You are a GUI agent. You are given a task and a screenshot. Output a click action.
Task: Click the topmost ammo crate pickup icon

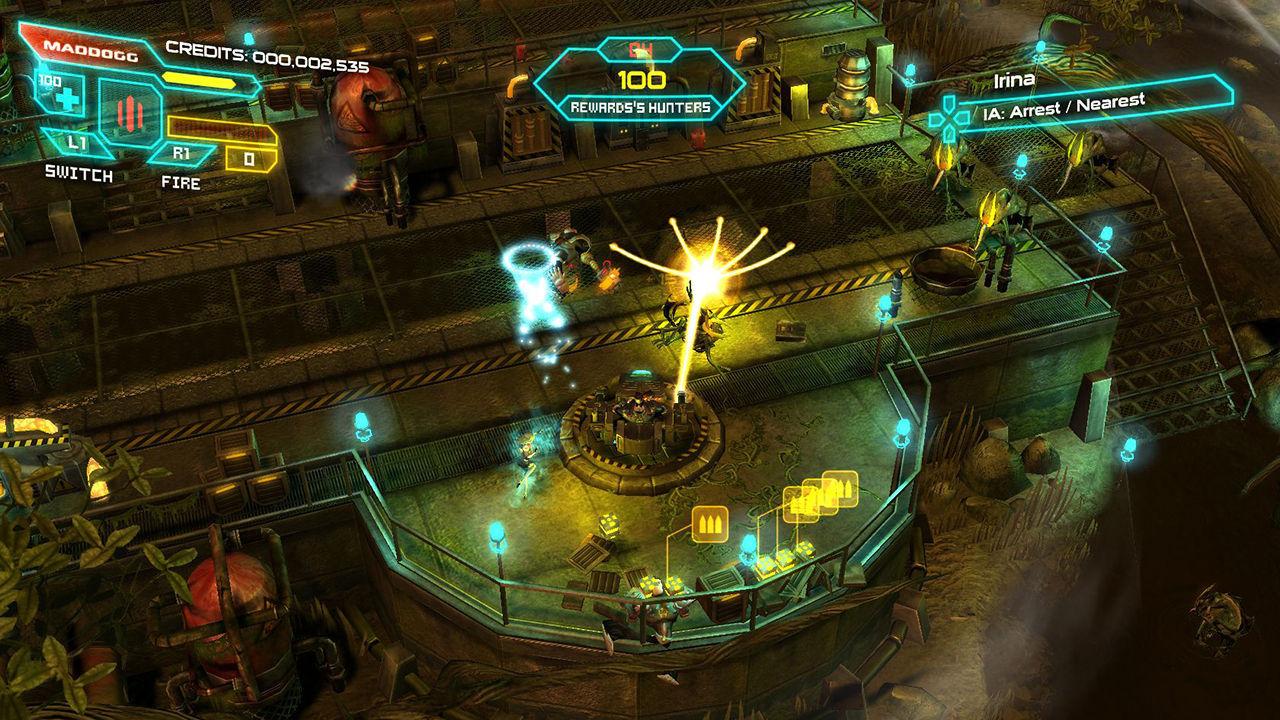840,487
